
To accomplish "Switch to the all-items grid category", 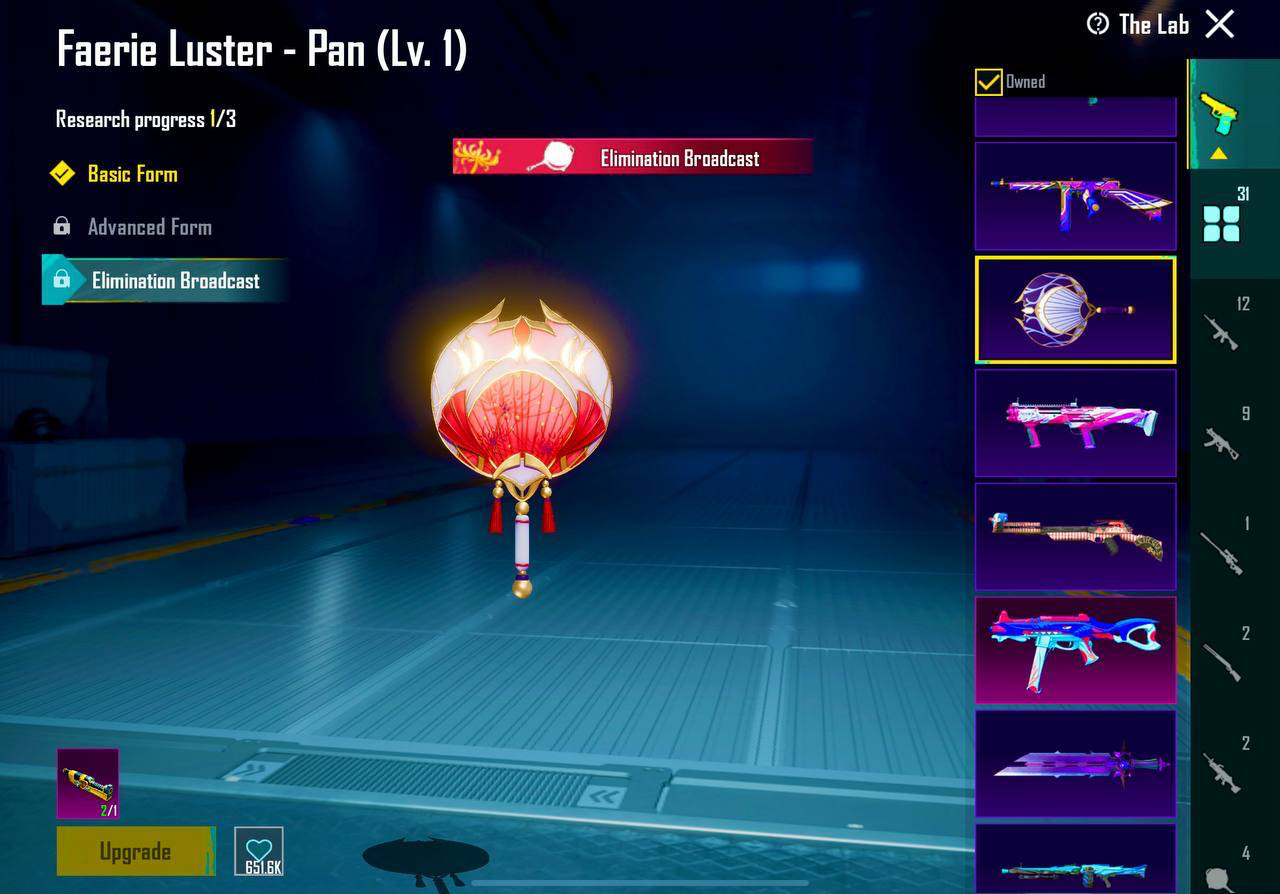I will click(x=1222, y=223).
